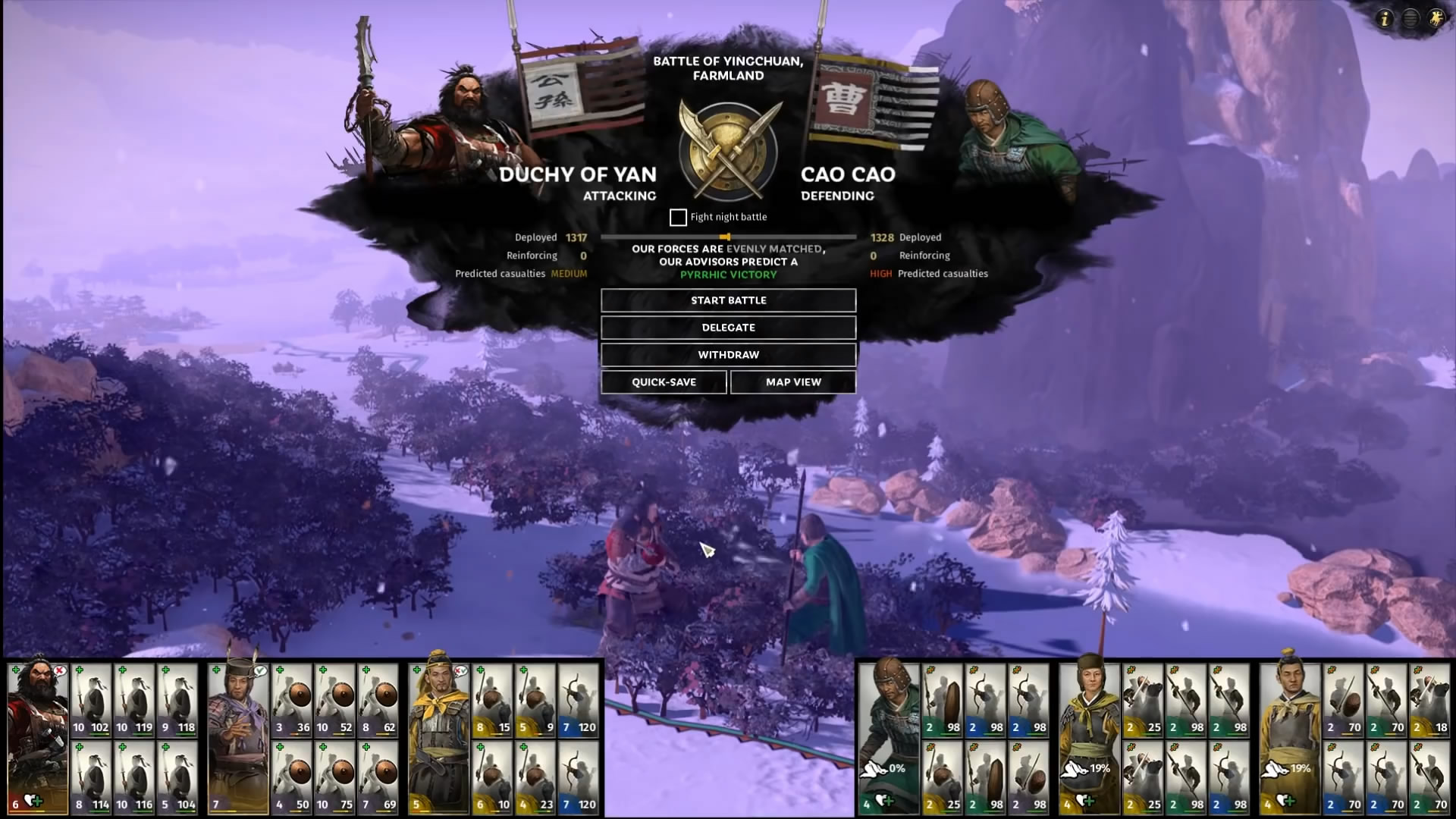Open the Map View
Screen dimensions: 1456x819
pos(793,382)
